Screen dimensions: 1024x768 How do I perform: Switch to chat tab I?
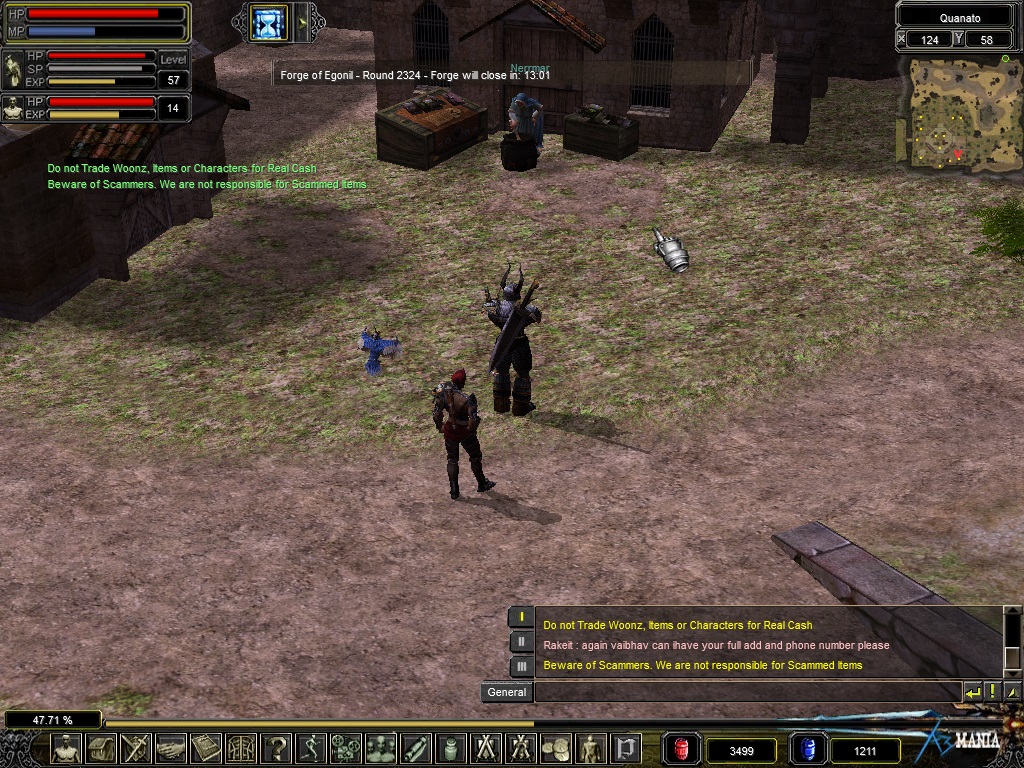pyautogui.click(x=521, y=617)
